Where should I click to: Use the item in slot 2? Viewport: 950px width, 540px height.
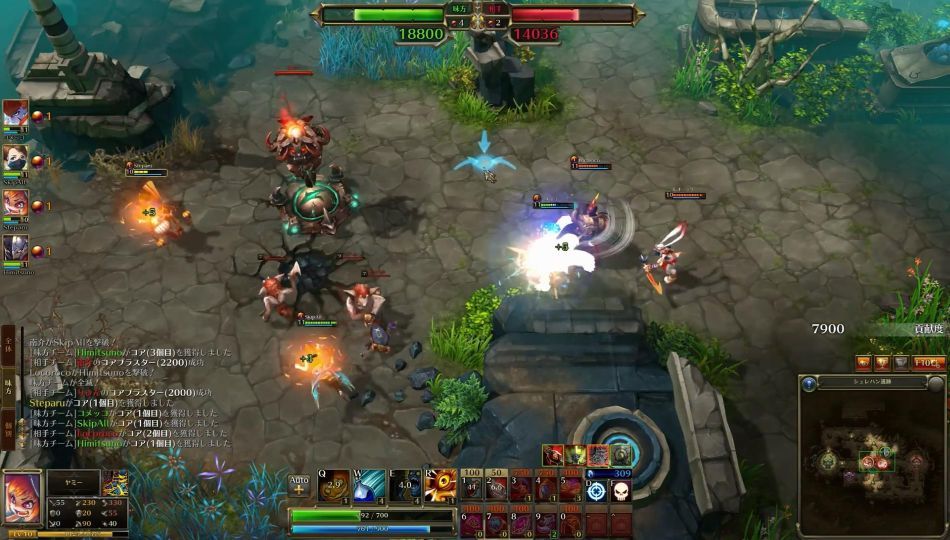(x=496, y=489)
